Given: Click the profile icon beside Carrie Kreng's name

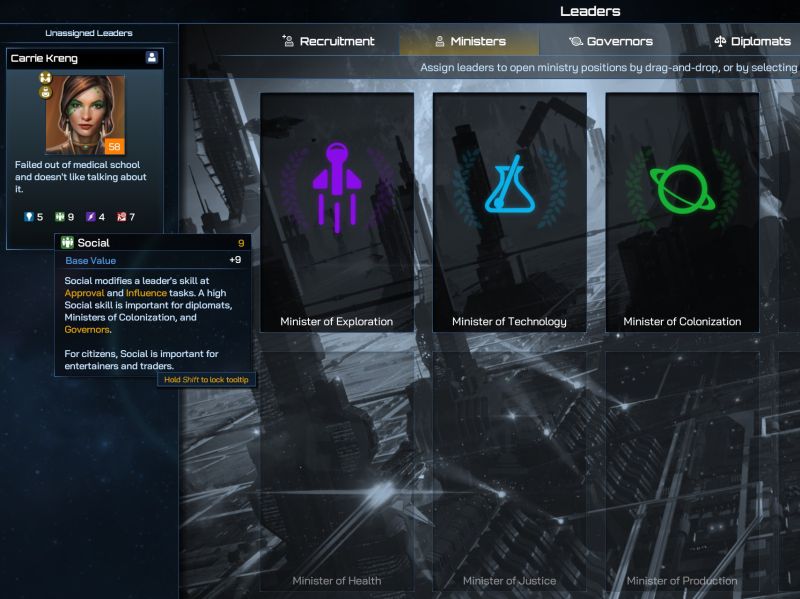Looking at the screenshot, I should 152,58.
